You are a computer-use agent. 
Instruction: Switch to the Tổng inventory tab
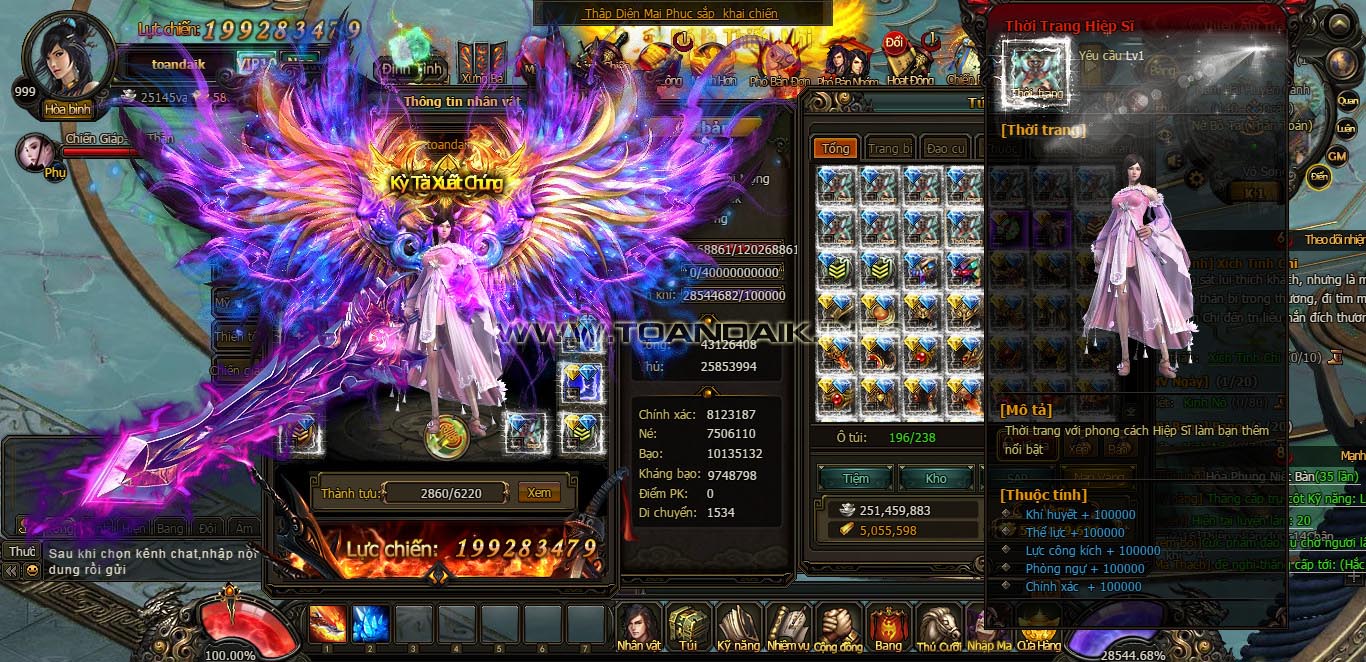pyautogui.click(x=835, y=148)
